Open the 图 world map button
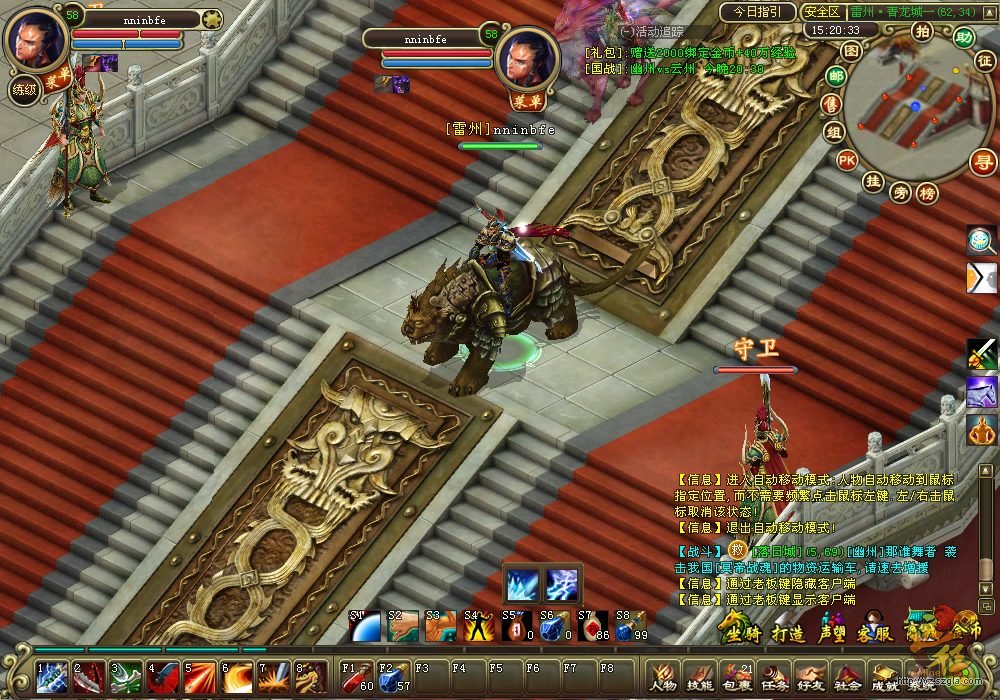This screenshot has height=700, width=1000. tap(851, 50)
